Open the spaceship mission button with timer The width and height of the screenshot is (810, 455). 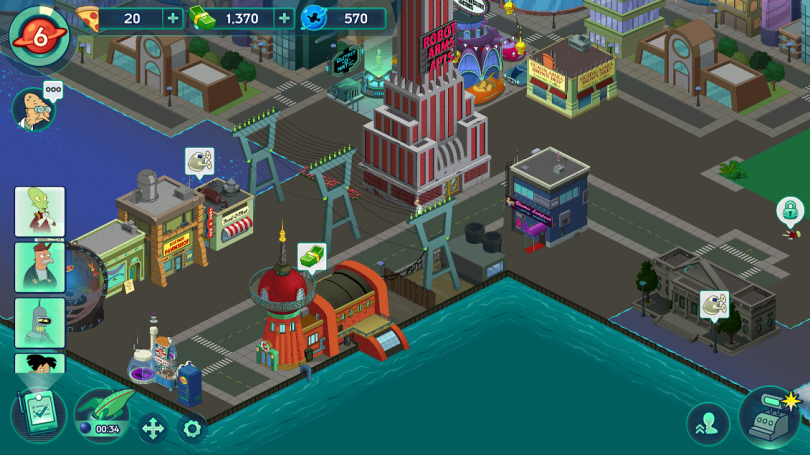pyautogui.click(x=103, y=415)
